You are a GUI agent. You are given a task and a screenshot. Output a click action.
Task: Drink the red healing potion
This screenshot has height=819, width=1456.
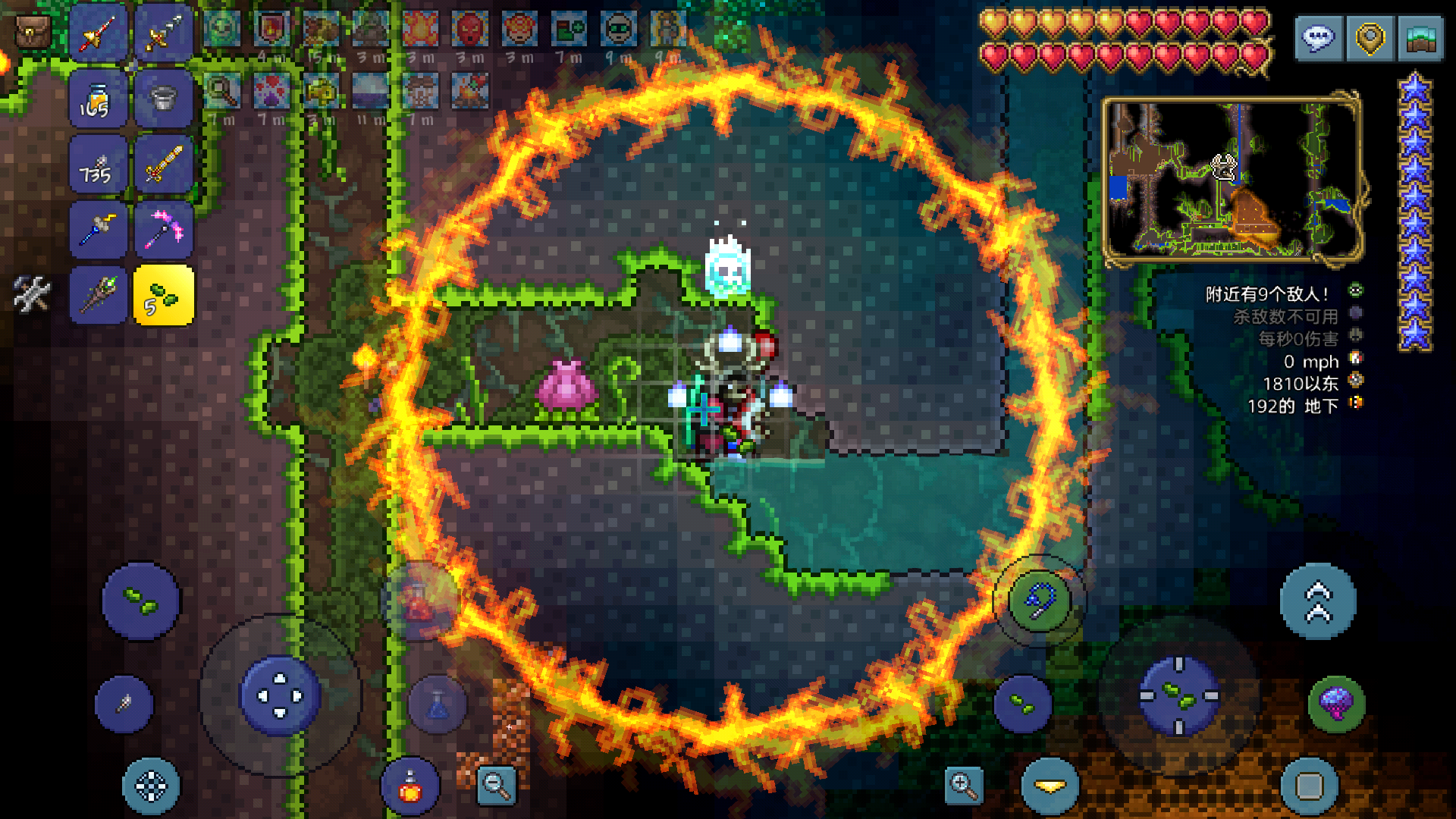click(x=409, y=786)
